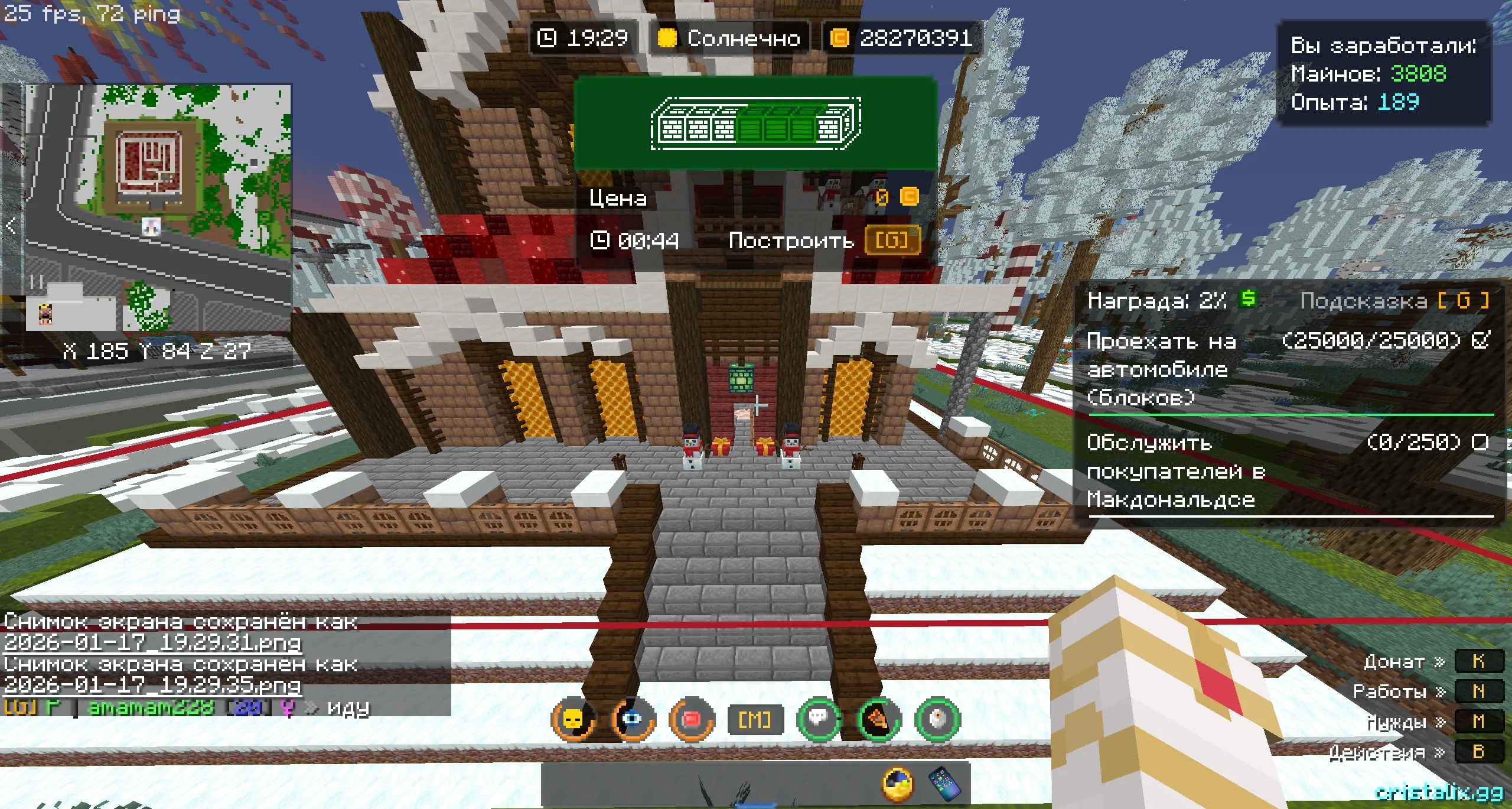The image size is (1512, 809).
Task: Collapse minimap with the left arrow
Action: pos(11,225)
